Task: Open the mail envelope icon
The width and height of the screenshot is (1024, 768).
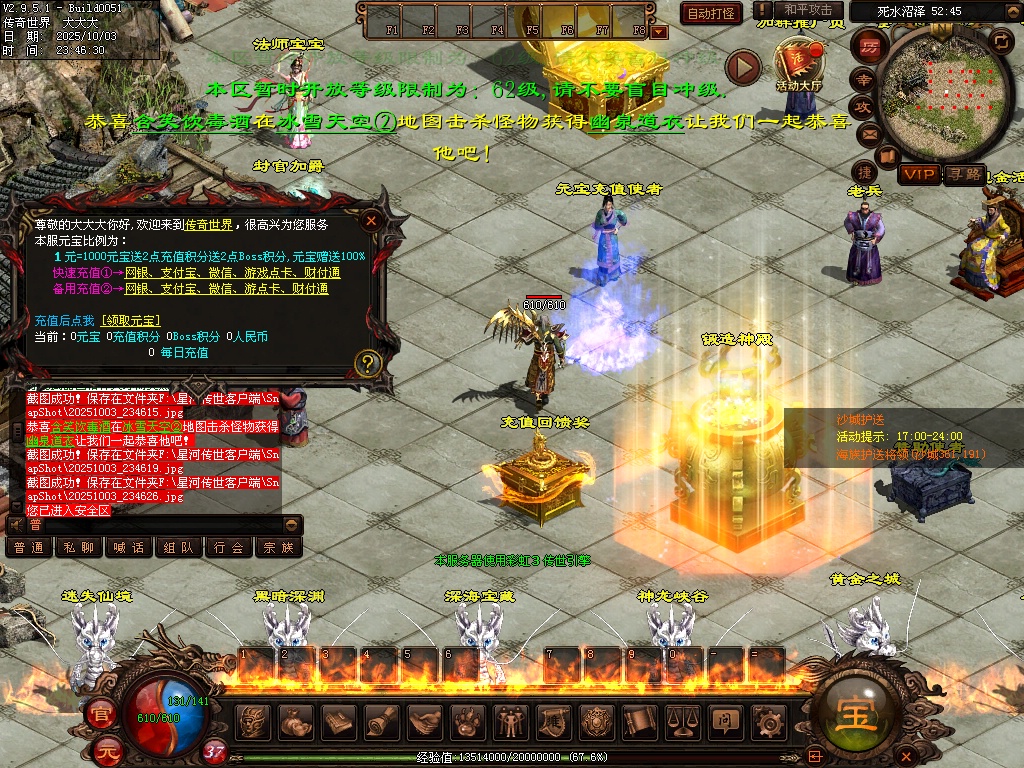Action: point(867,133)
